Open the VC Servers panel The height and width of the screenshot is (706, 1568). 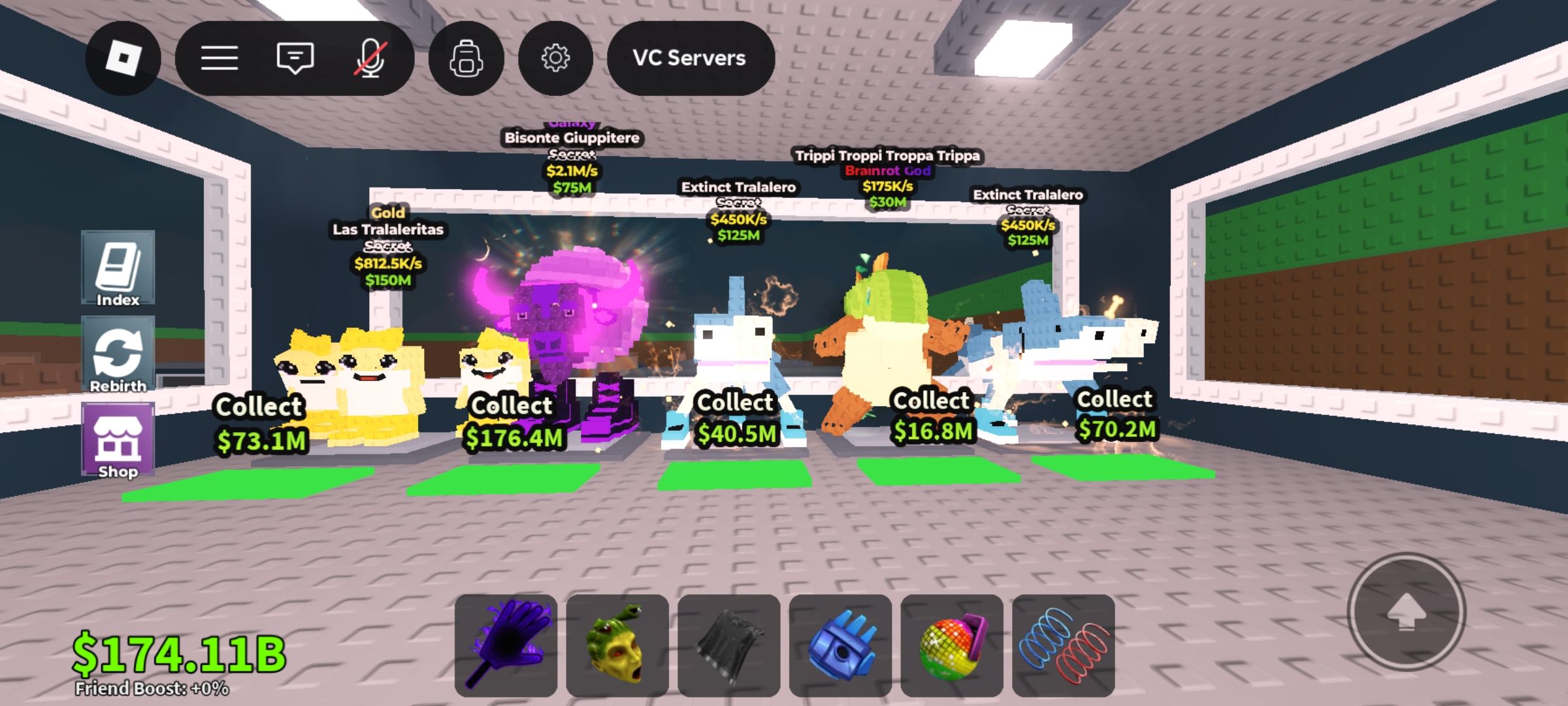[689, 59]
